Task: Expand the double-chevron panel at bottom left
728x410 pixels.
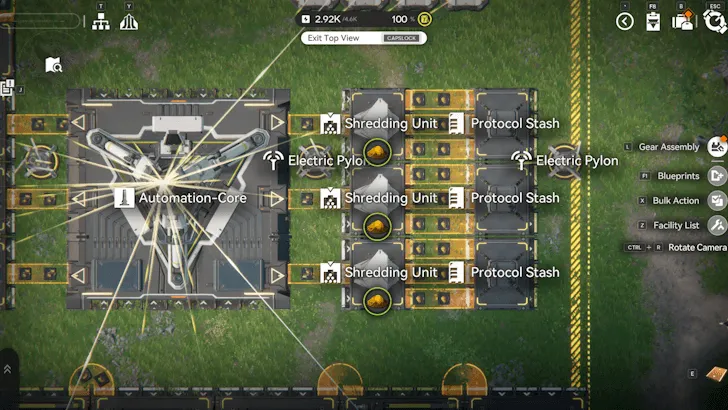Action: coord(7,369)
